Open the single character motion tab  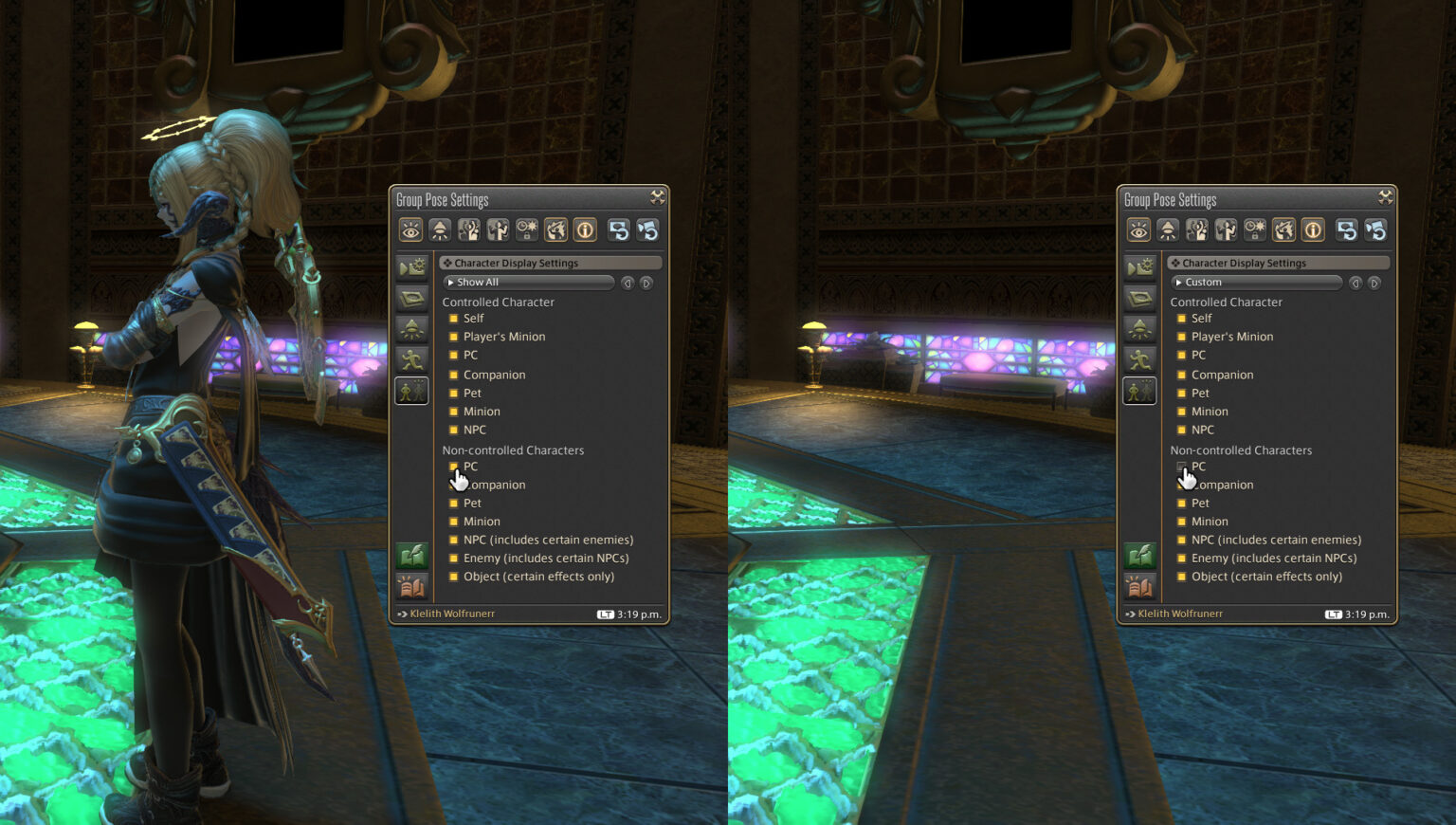pos(498,229)
